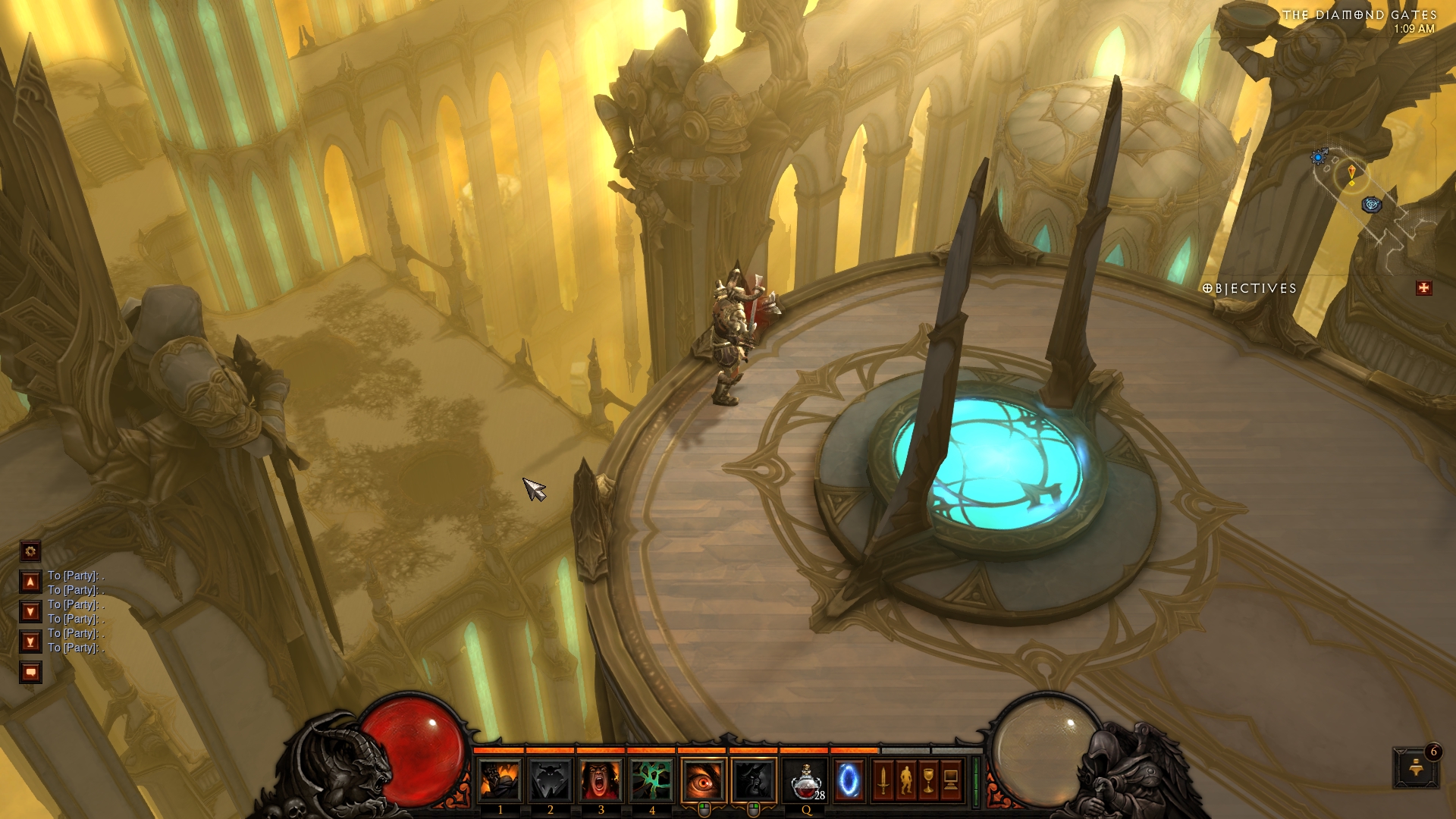Viewport: 1456px width, 819px height.
Task: Open the character inventory figure button
Action: [x=905, y=780]
